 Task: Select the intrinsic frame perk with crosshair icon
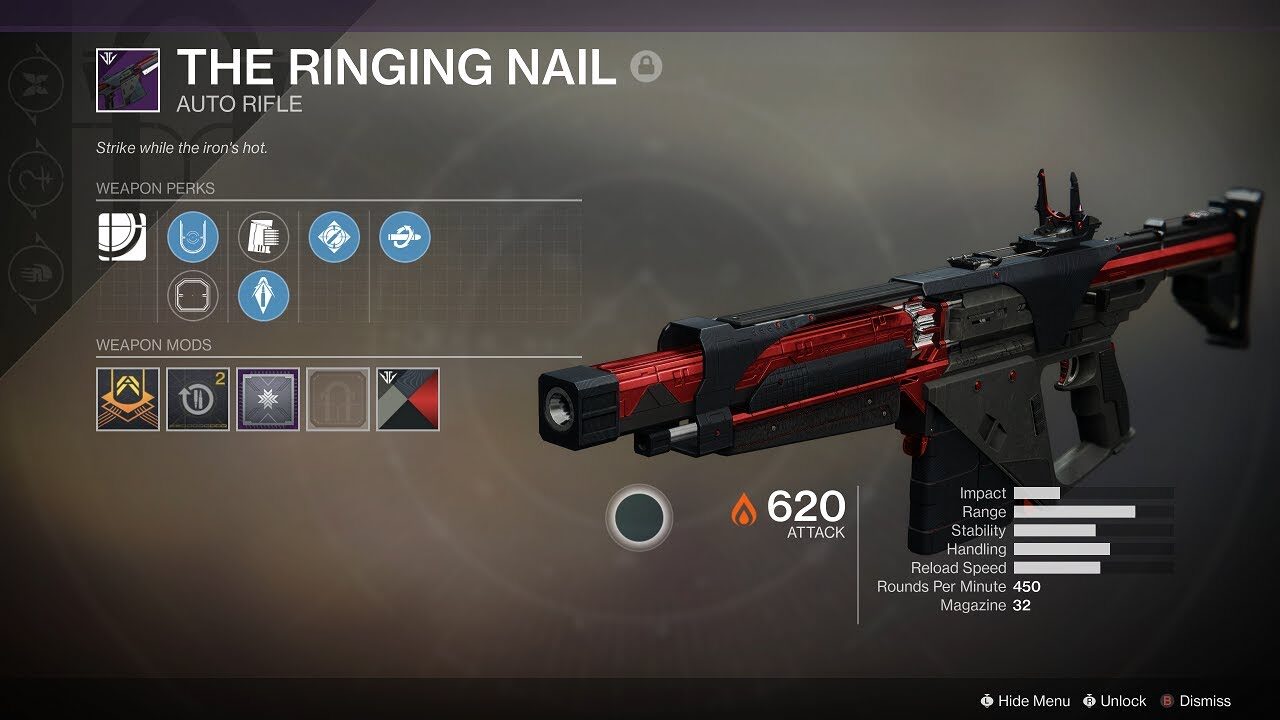[x=122, y=237]
